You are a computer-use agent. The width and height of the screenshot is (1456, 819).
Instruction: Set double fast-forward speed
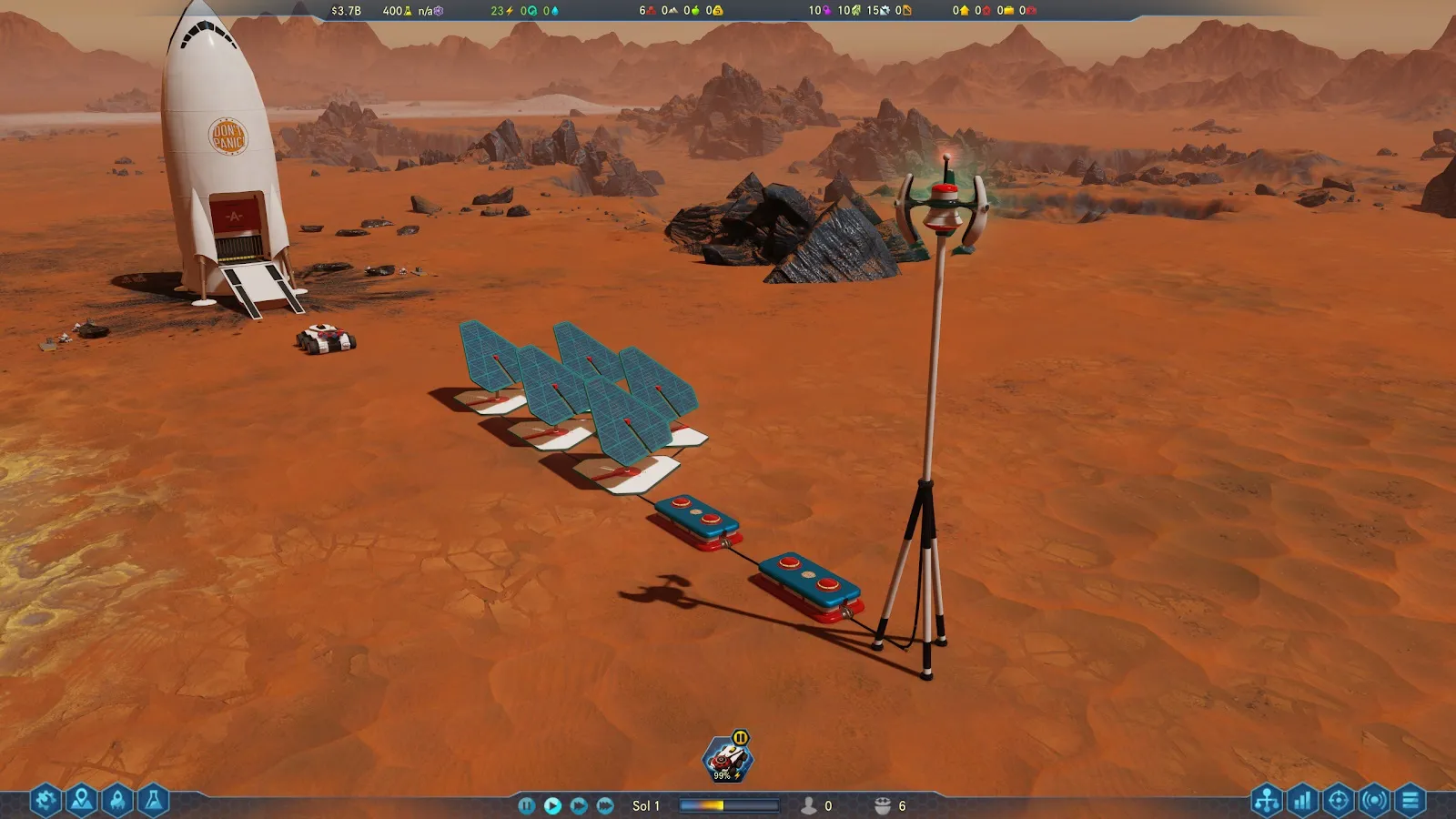[x=579, y=805]
